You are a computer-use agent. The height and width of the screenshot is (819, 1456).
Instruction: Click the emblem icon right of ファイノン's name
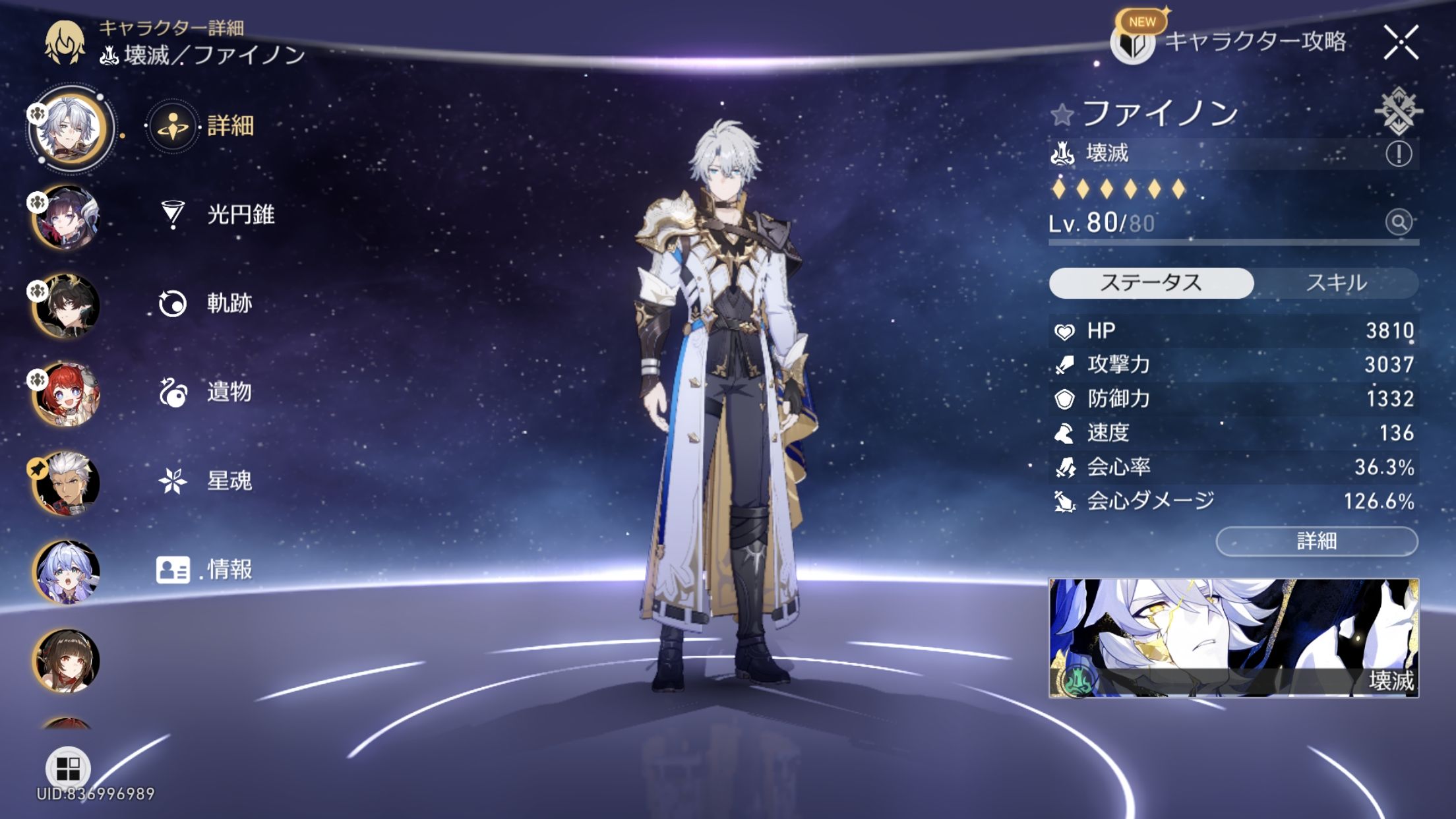[1398, 111]
